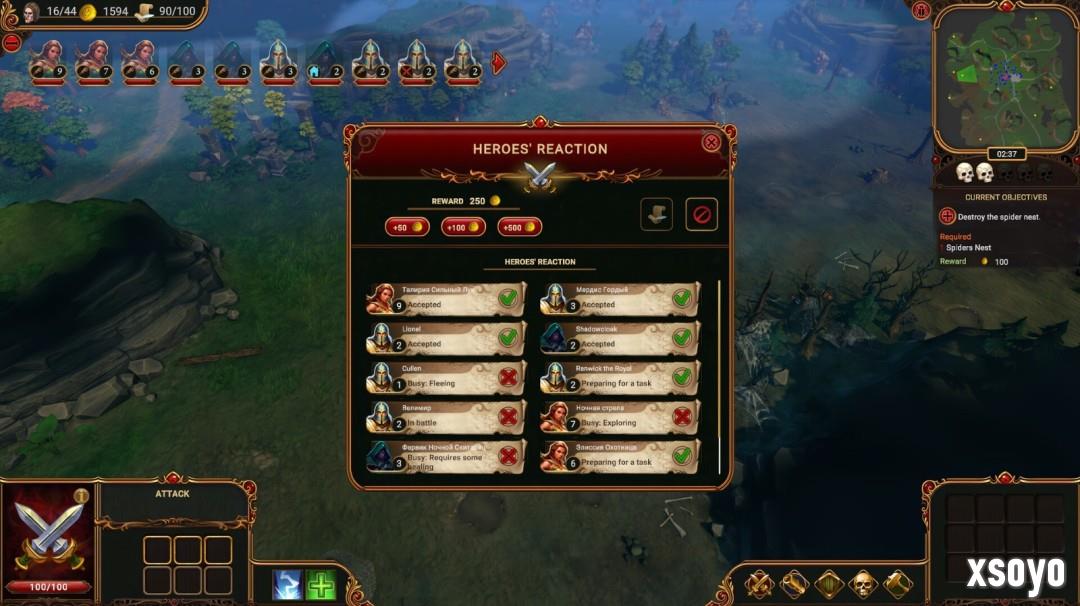
Task: Close the Heroes' Reaction window
Action: pyautogui.click(x=711, y=142)
